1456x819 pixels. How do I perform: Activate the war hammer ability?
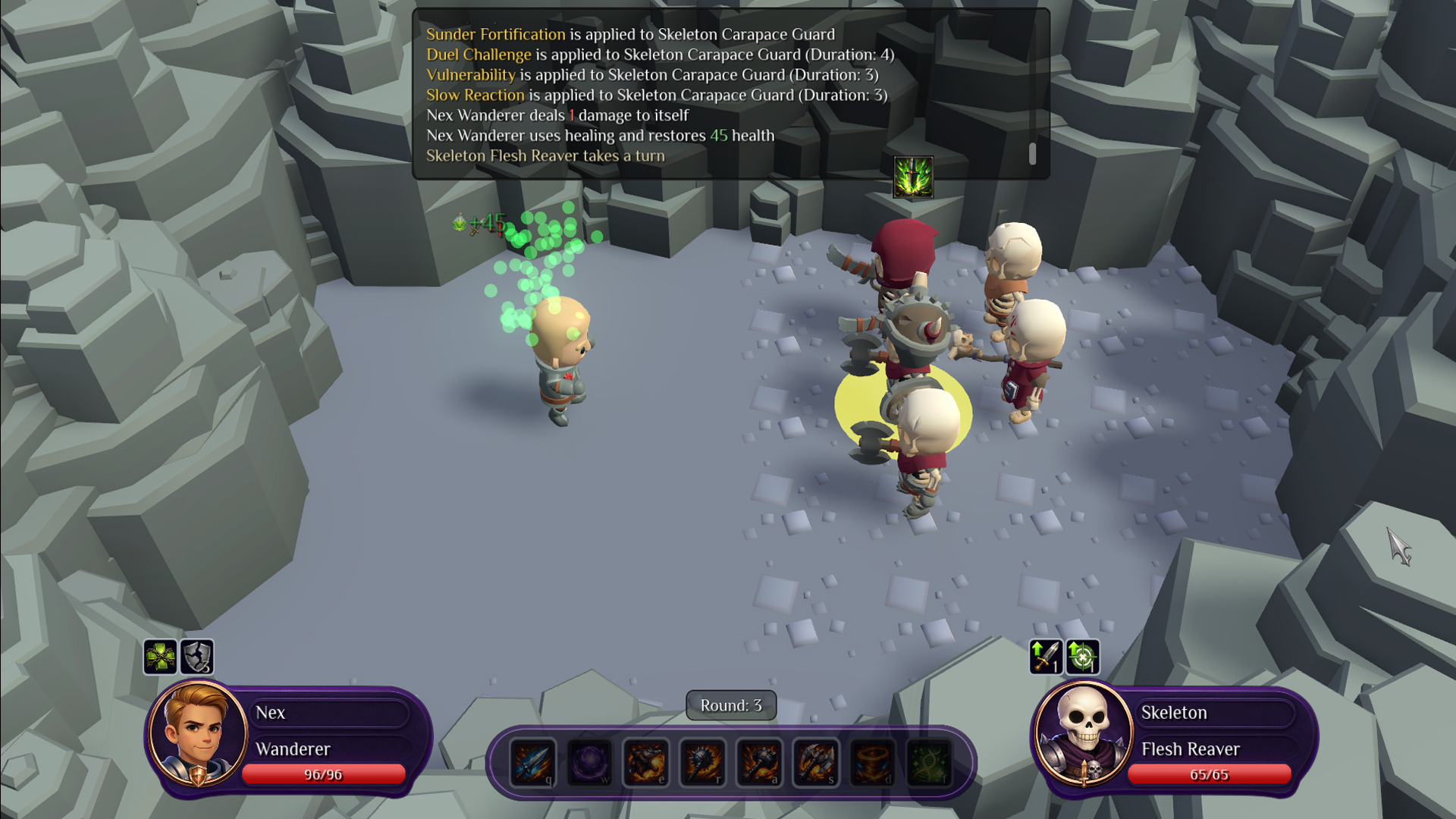[x=759, y=762]
